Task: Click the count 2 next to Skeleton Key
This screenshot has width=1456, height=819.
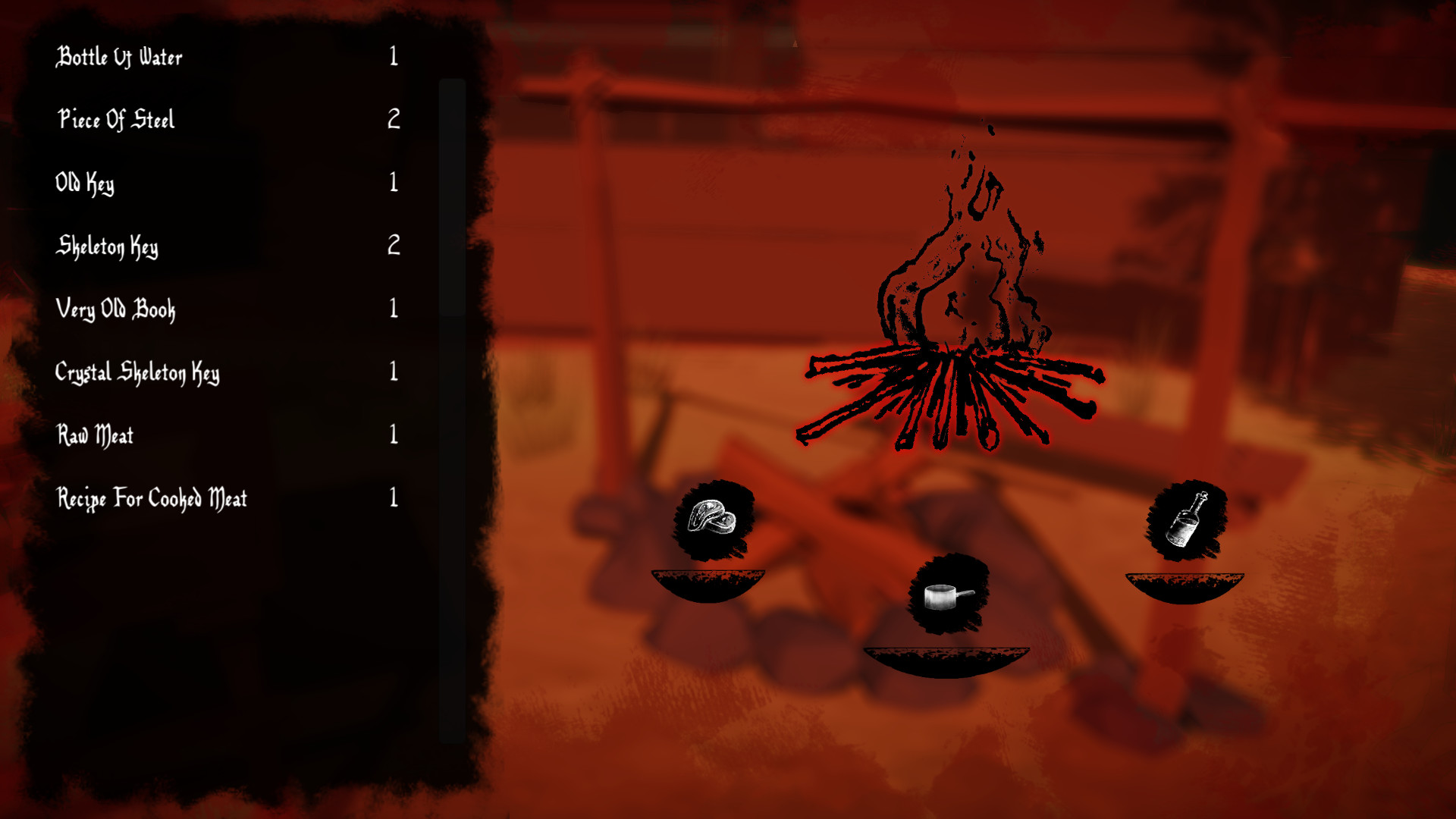Action: (x=394, y=244)
